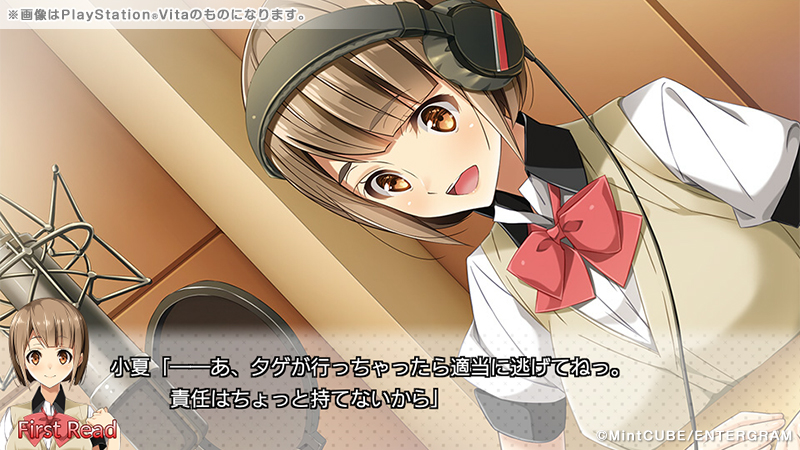Advance Konatsu's dialogue text box

pos(400,384)
